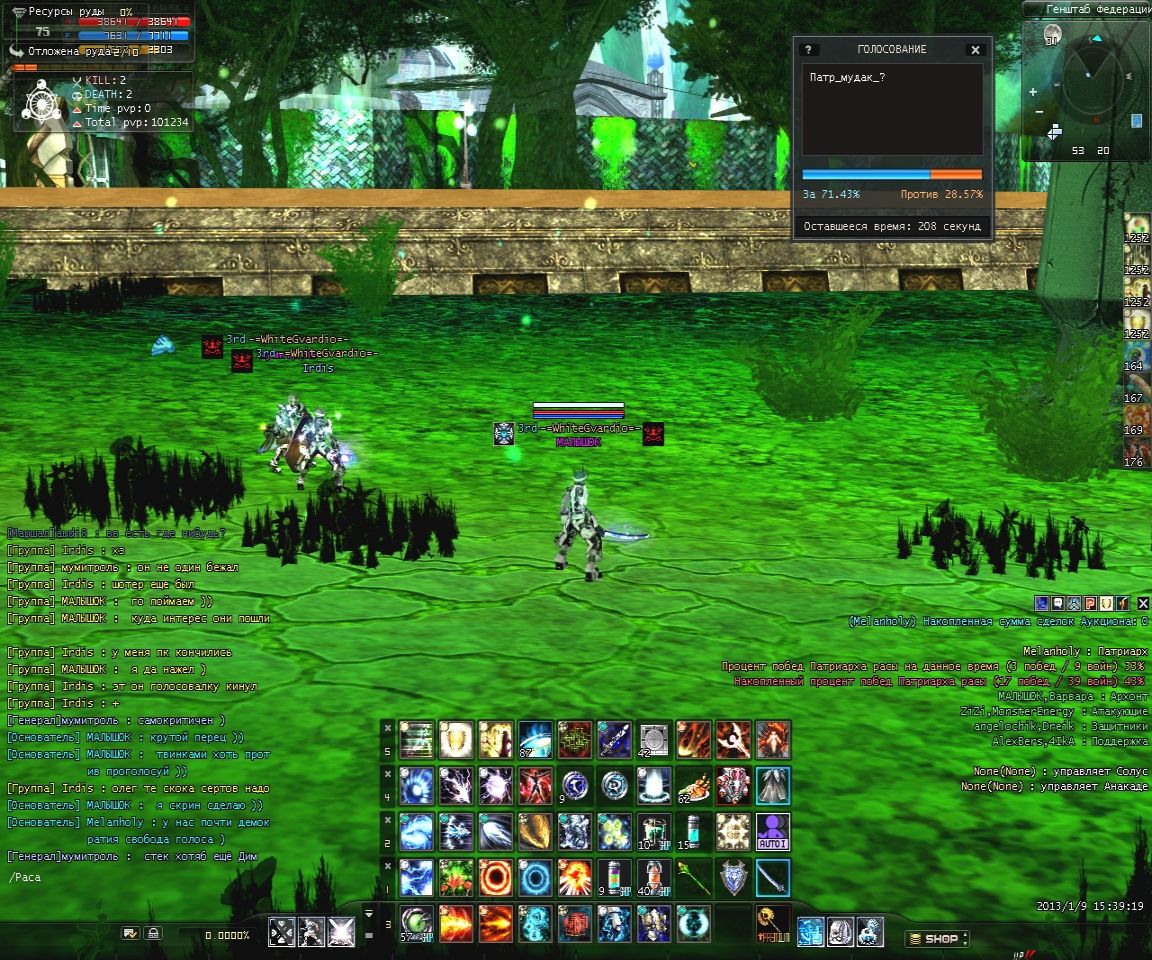Use the green staff item slot
Viewport: 1152px width, 960px height.
coord(693,878)
